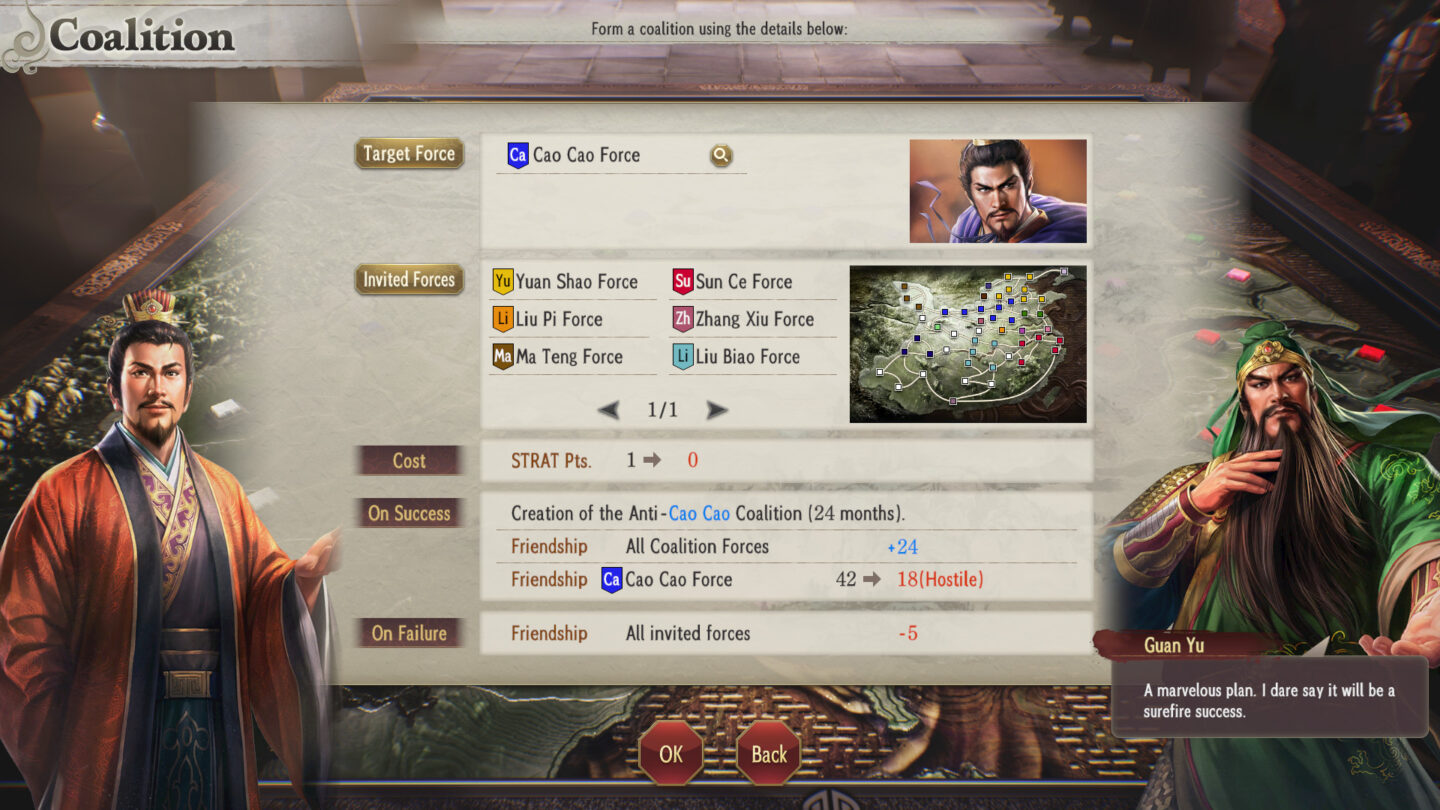Click the 1/1 page indicator
This screenshot has width=1440, height=810.
664,410
